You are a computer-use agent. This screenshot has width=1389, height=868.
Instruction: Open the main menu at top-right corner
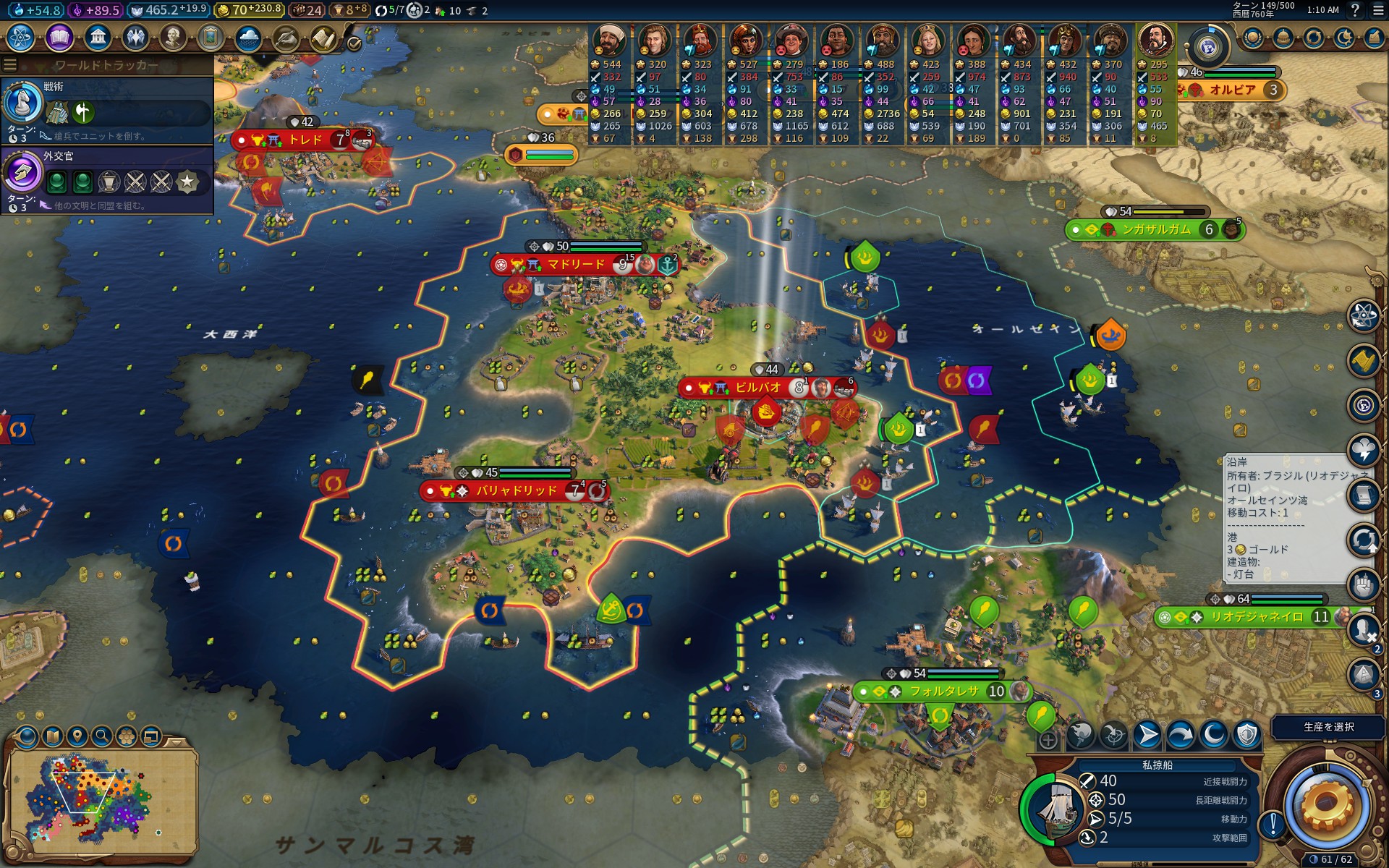point(1377,10)
